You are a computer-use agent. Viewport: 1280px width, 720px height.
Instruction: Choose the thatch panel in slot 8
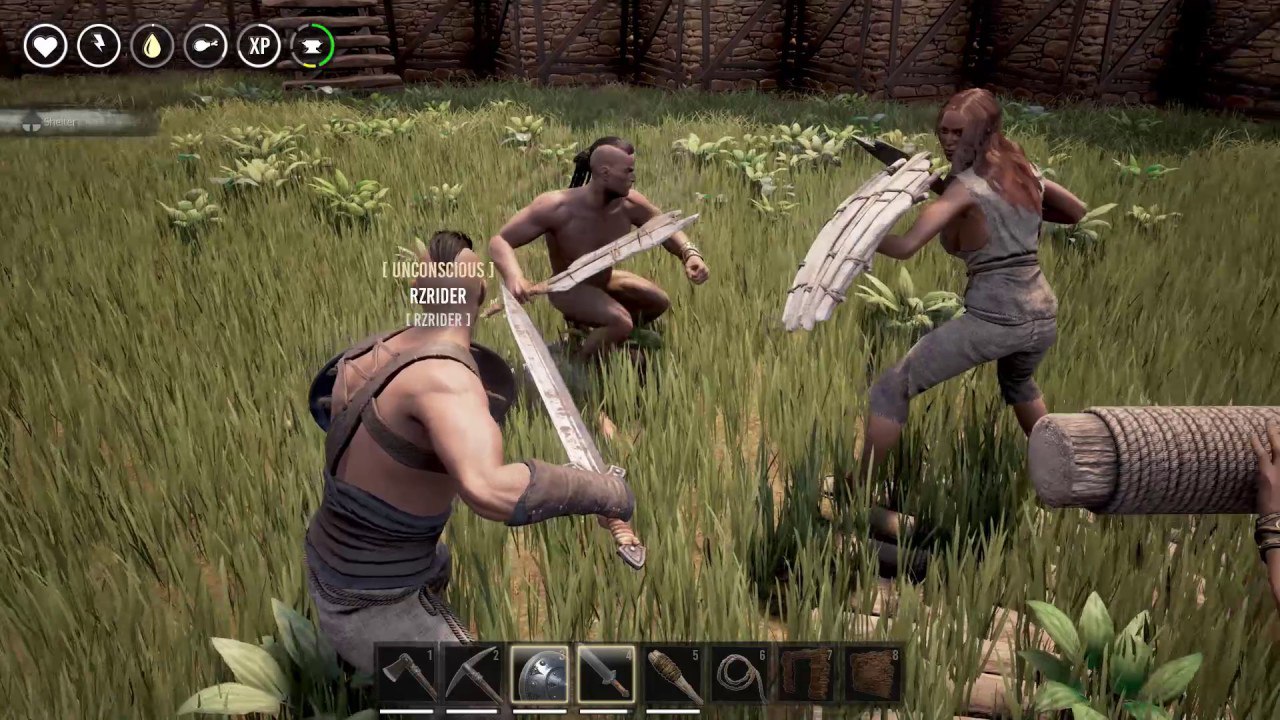872,675
